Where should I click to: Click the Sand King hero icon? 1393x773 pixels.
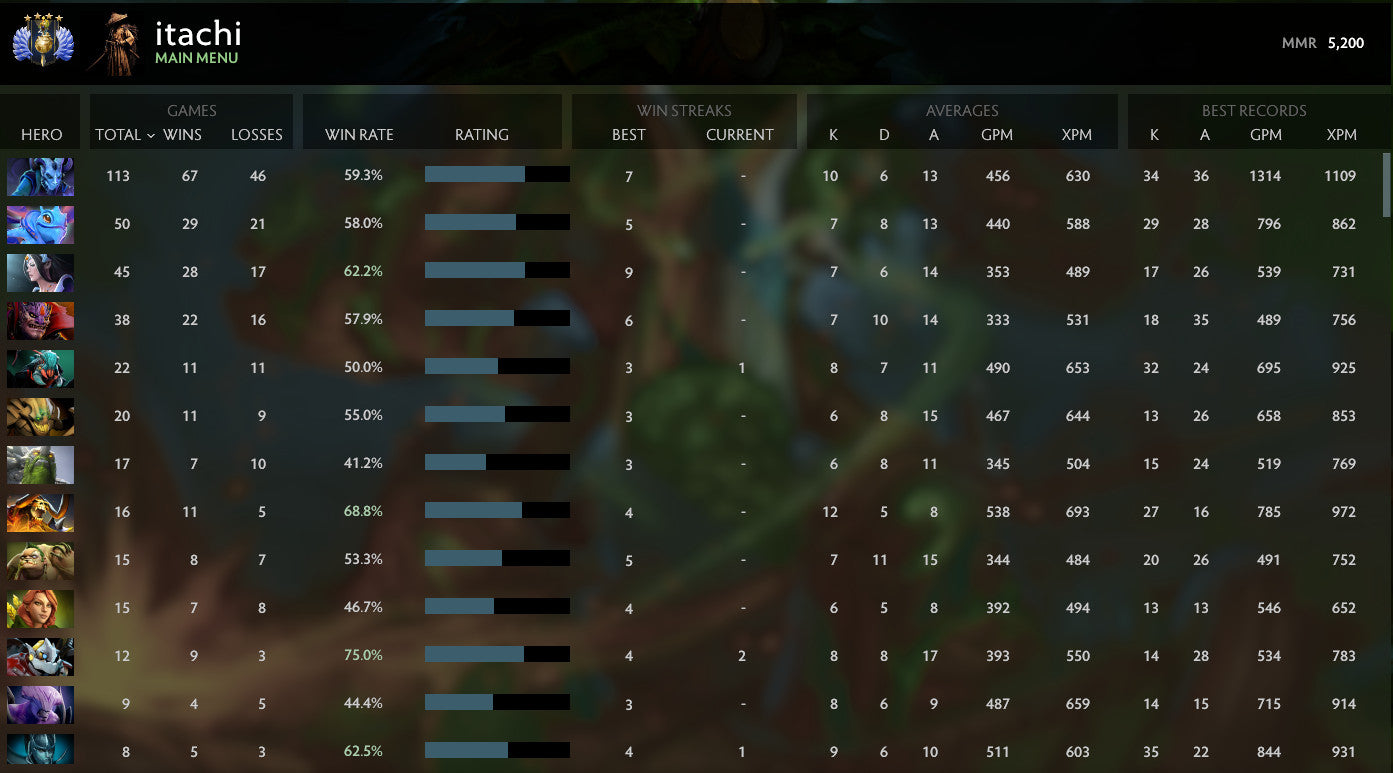point(40,417)
